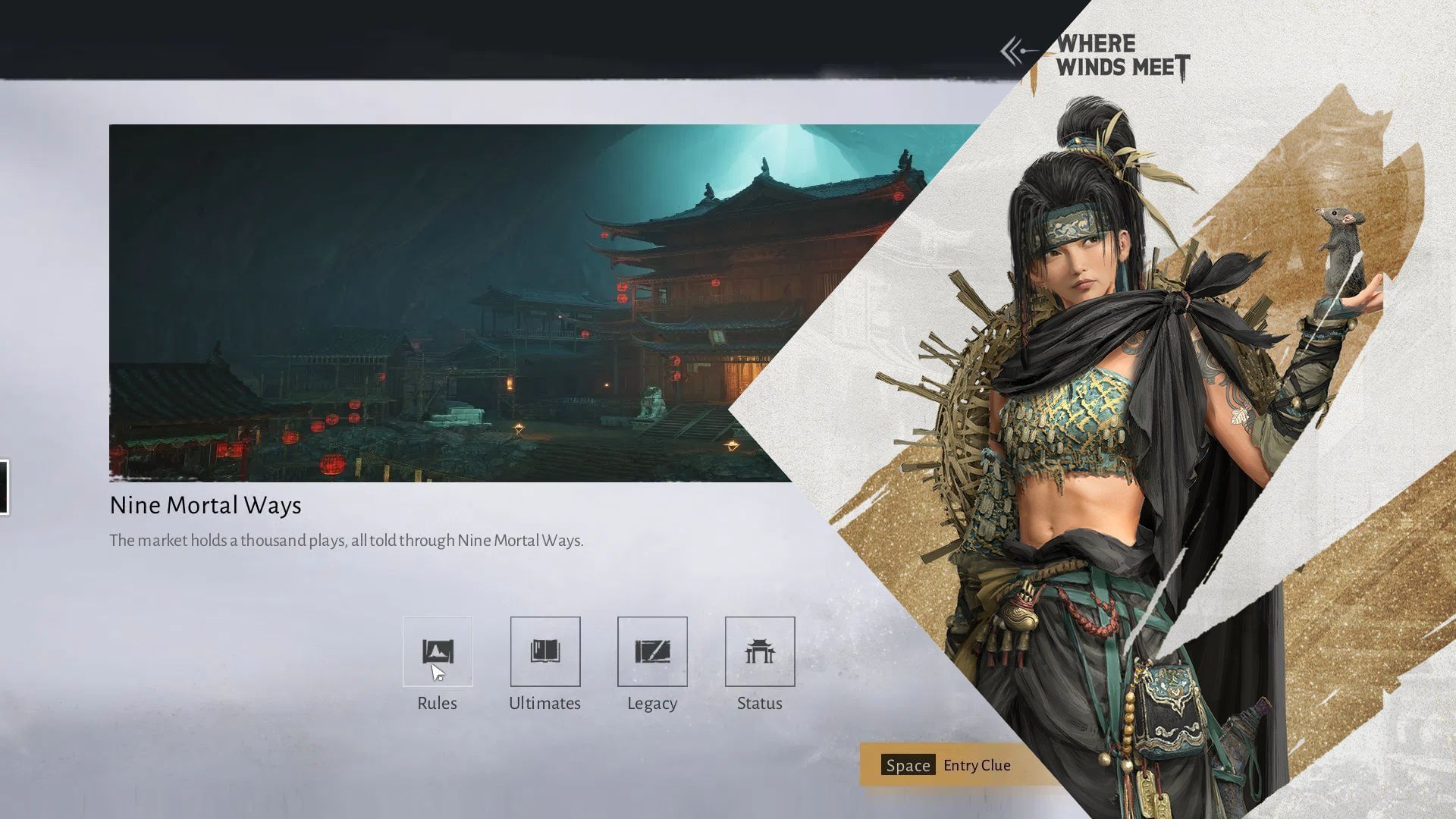Open the Ultimates book icon
1456x819 pixels.
pyautogui.click(x=545, y=651)
